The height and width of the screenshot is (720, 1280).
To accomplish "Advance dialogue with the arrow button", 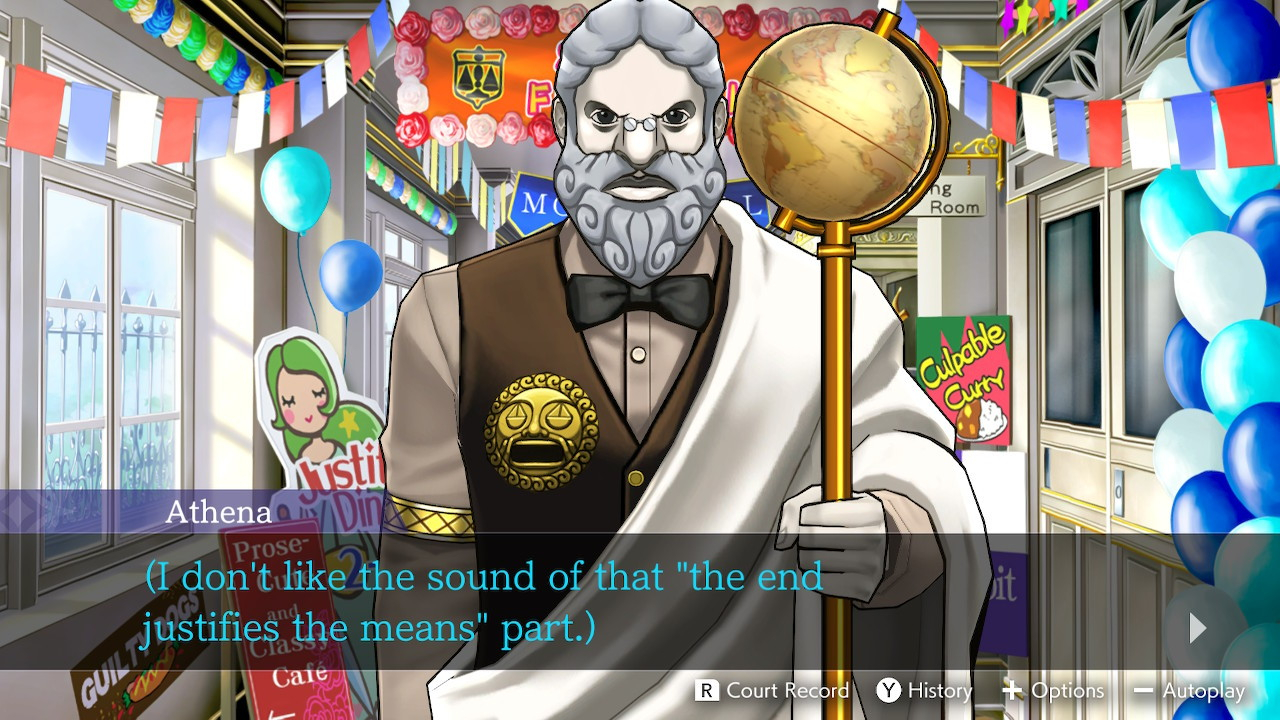I will tap(1197, 627).
